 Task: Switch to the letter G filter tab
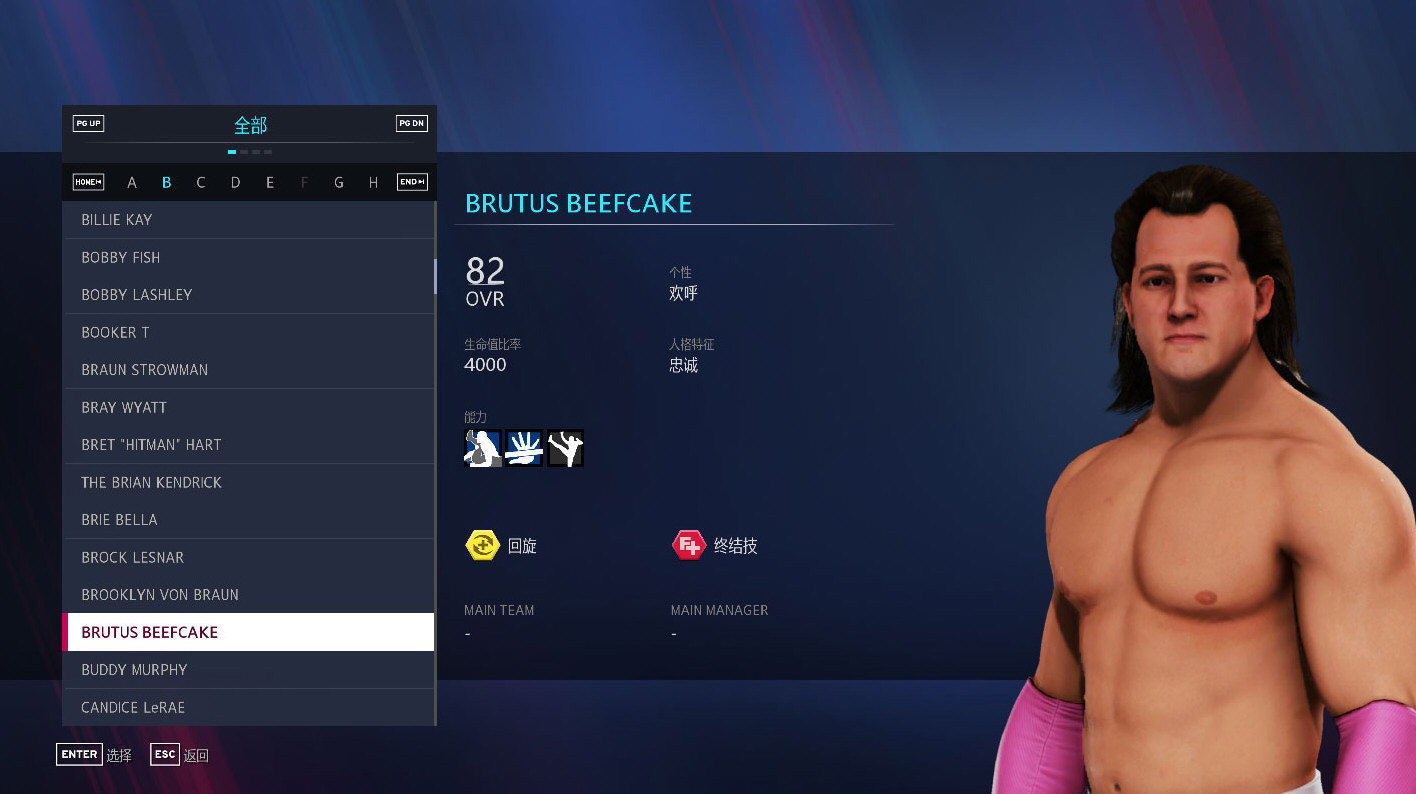[x=339, y=182]
